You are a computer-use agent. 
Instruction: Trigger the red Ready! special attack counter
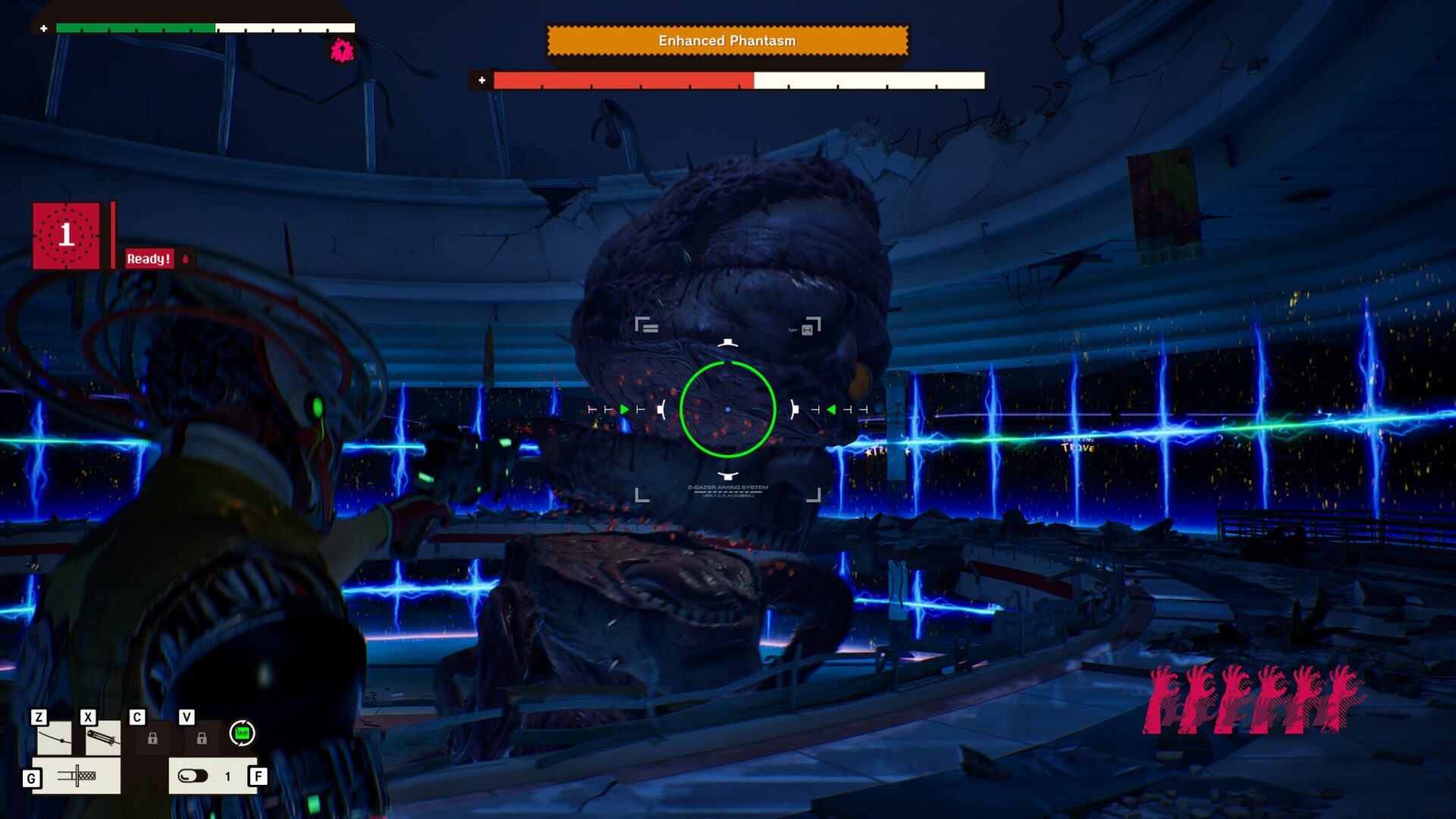pyautogui.click(x=66, y=235)
